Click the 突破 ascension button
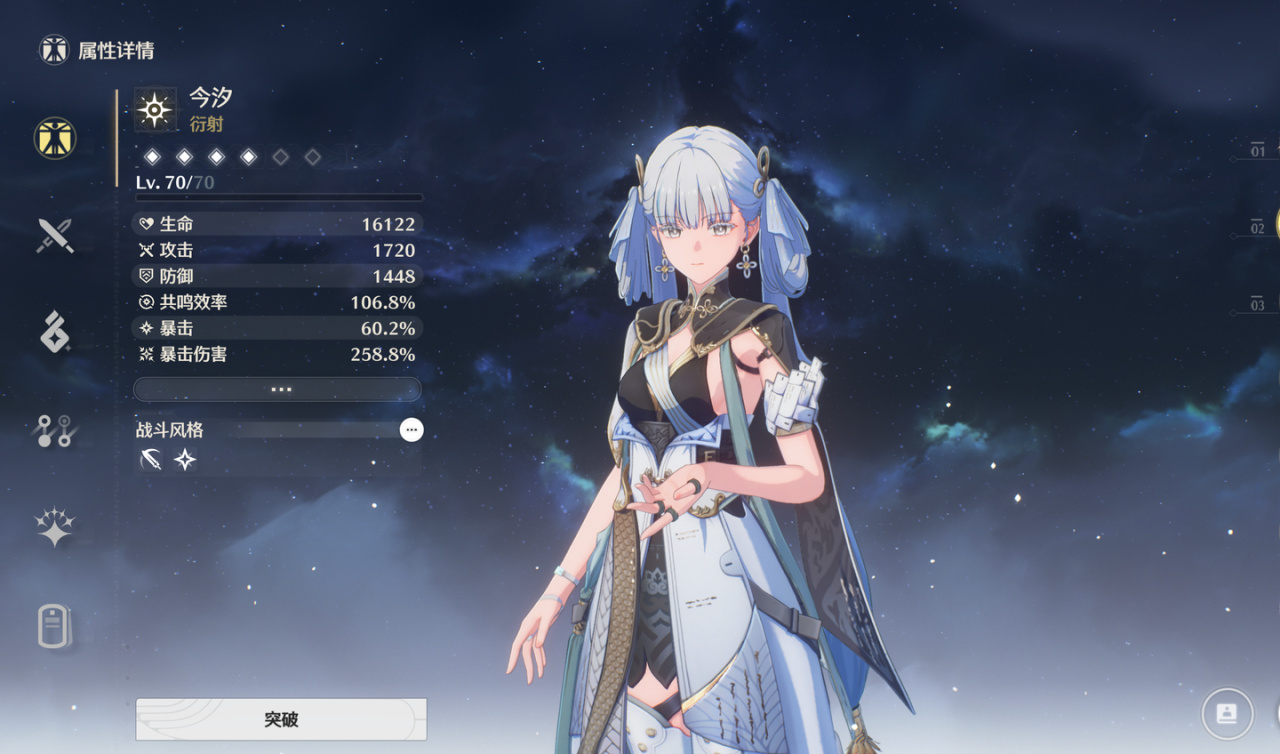The image size is (1280, 754). [x=281, y=719]
